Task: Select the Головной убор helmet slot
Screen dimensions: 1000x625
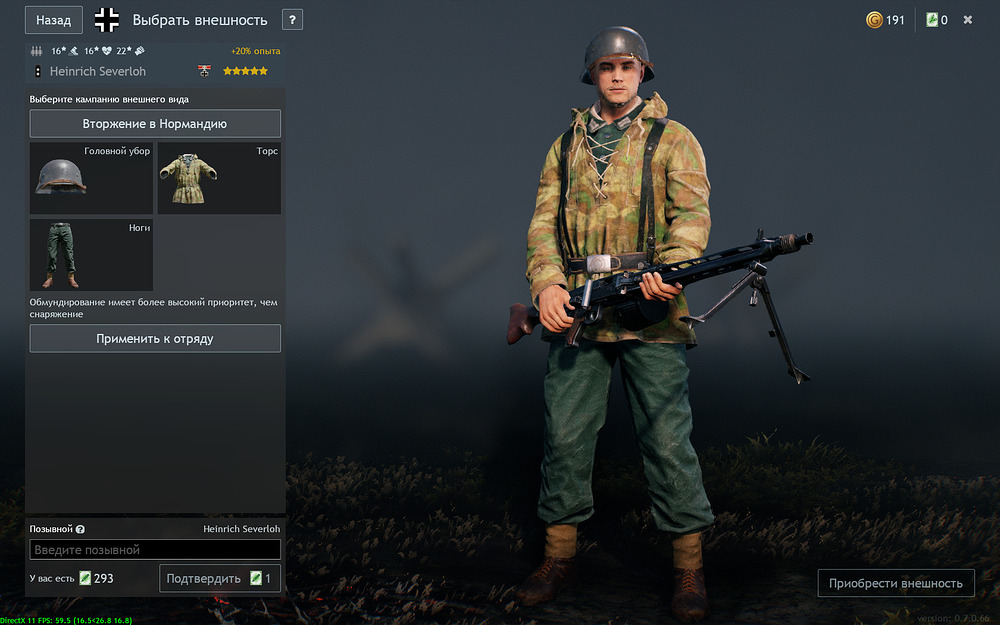Action: coord(91,178)
